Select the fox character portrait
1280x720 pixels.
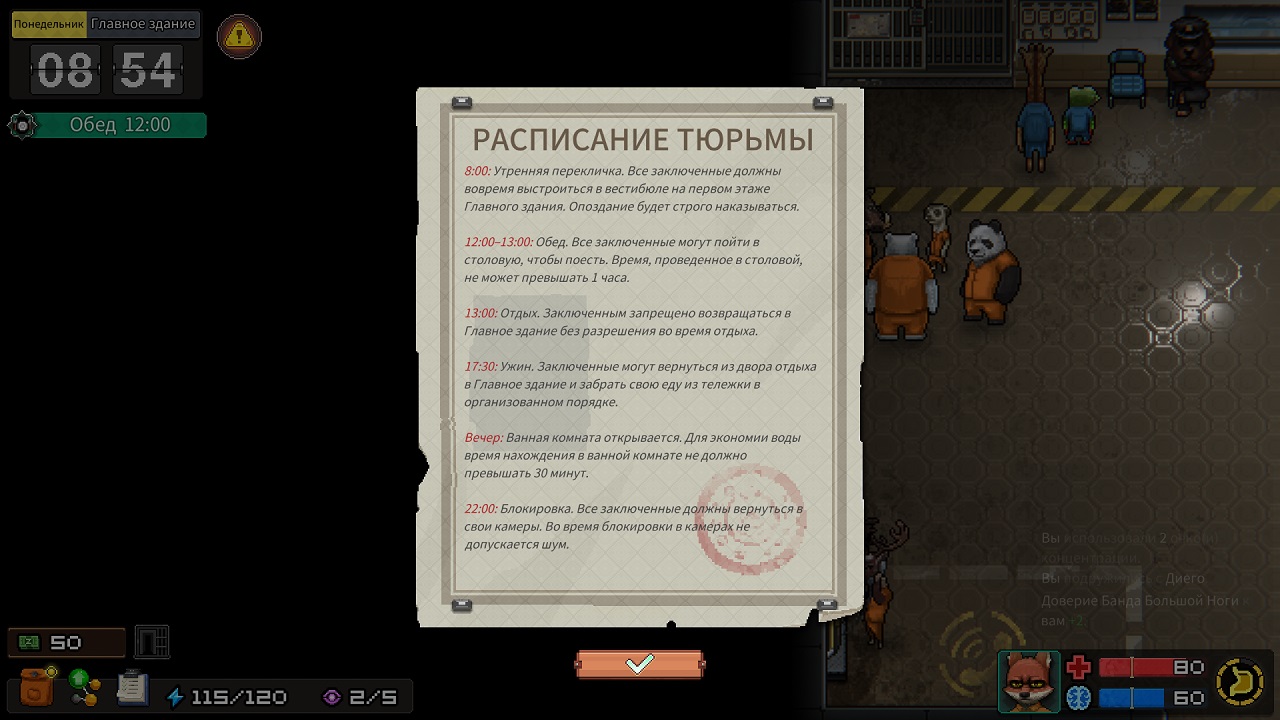point(1029,681)
